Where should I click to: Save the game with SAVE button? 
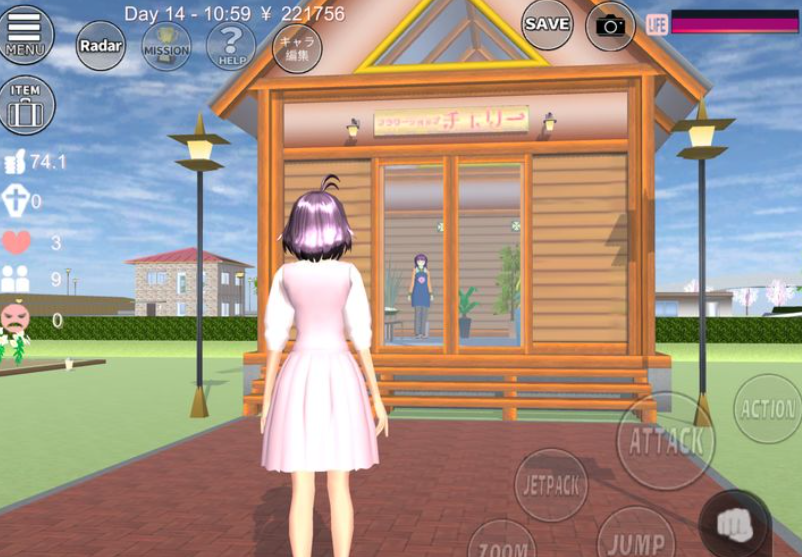tap(547, 24)
